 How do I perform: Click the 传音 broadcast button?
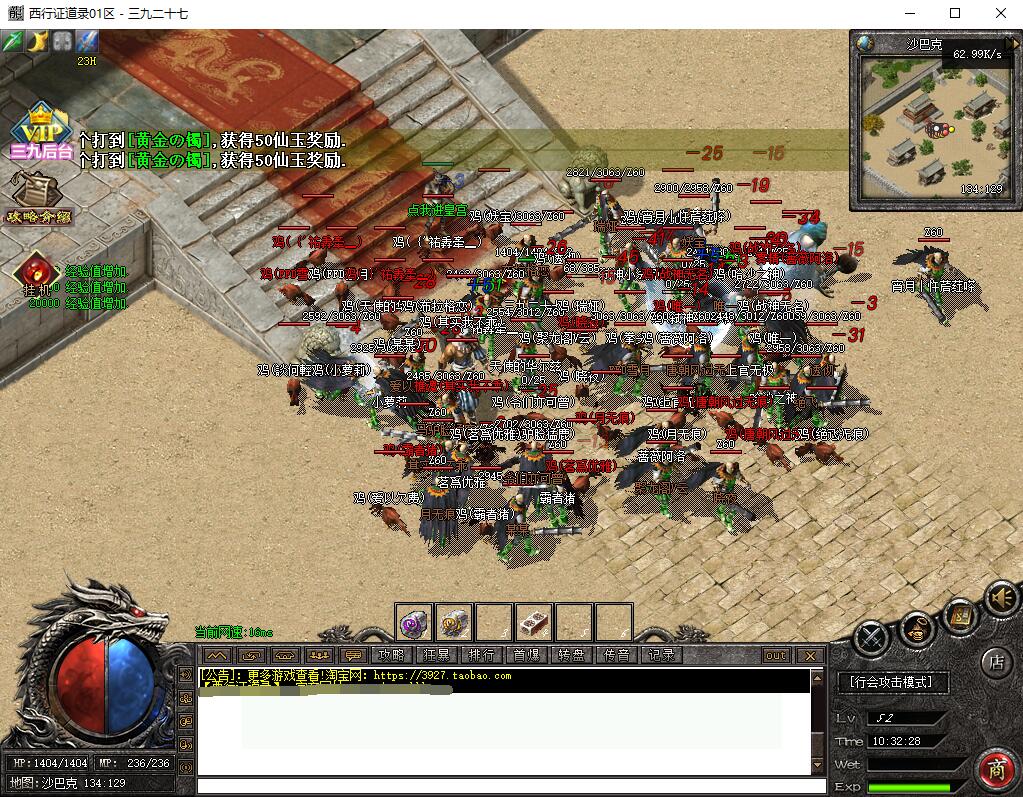pos(617,656)
